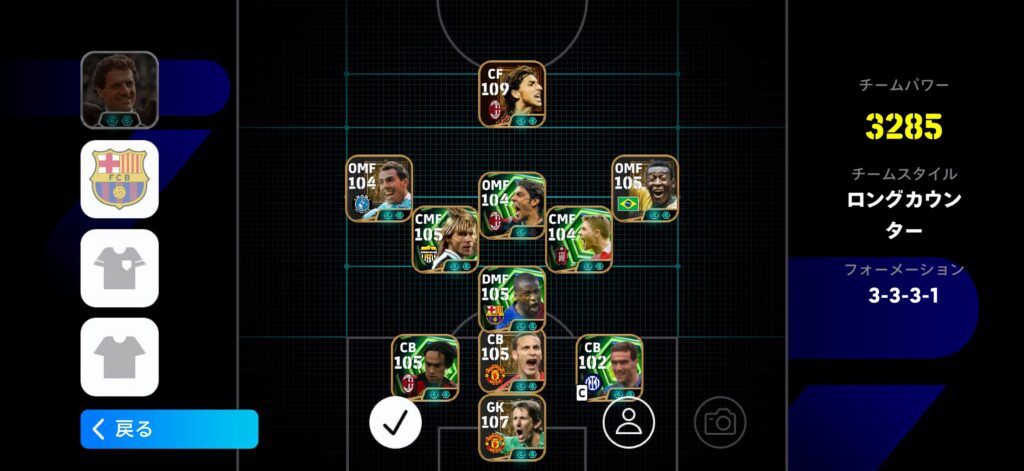Select the CMF 105 player card
The height and width of the screenshot is (471, 1024).
[446, 239]
